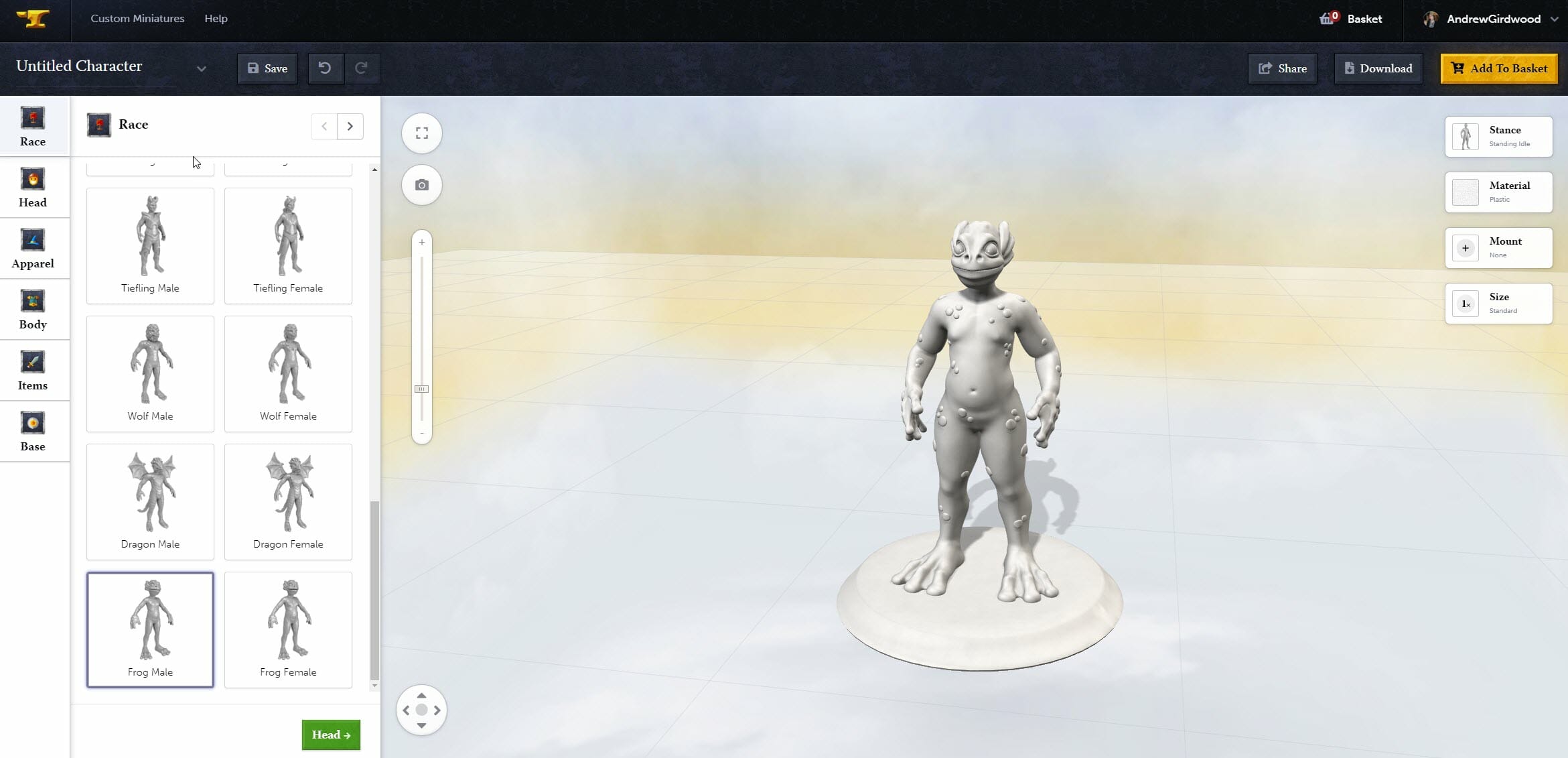This screenshot has height=758, width=1568.
Task: Click the camera screenshot icon in the viewport
Action: (421, 184)
